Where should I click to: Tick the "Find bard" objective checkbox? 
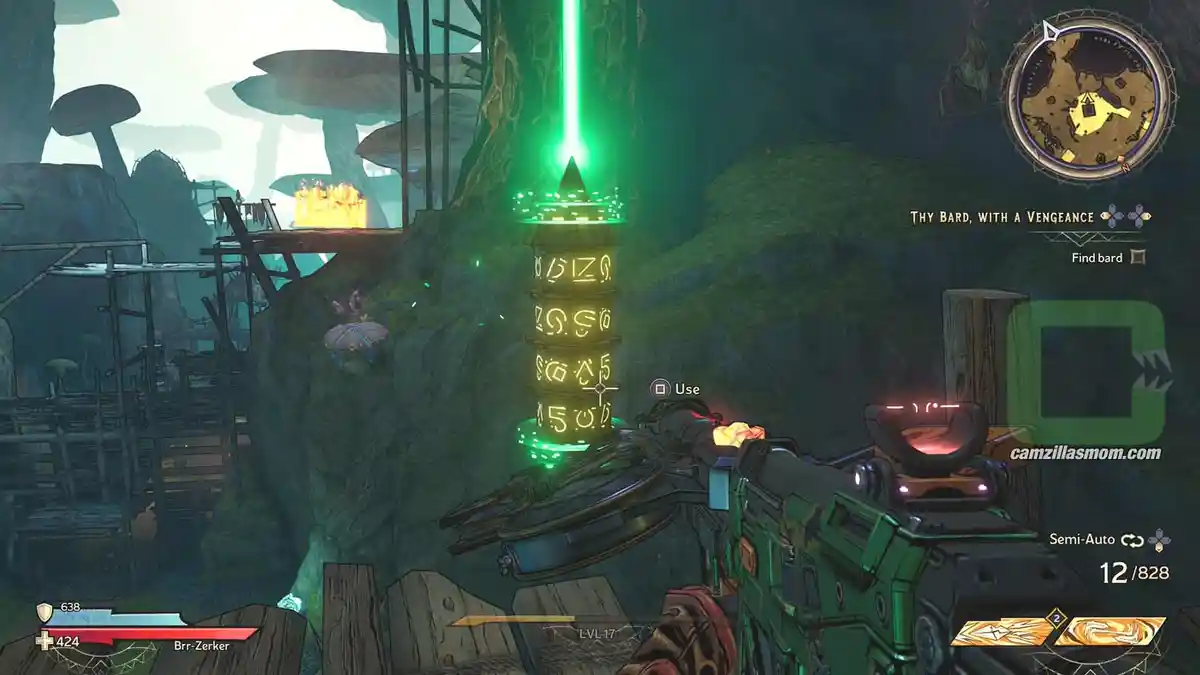coord(1137,257)
